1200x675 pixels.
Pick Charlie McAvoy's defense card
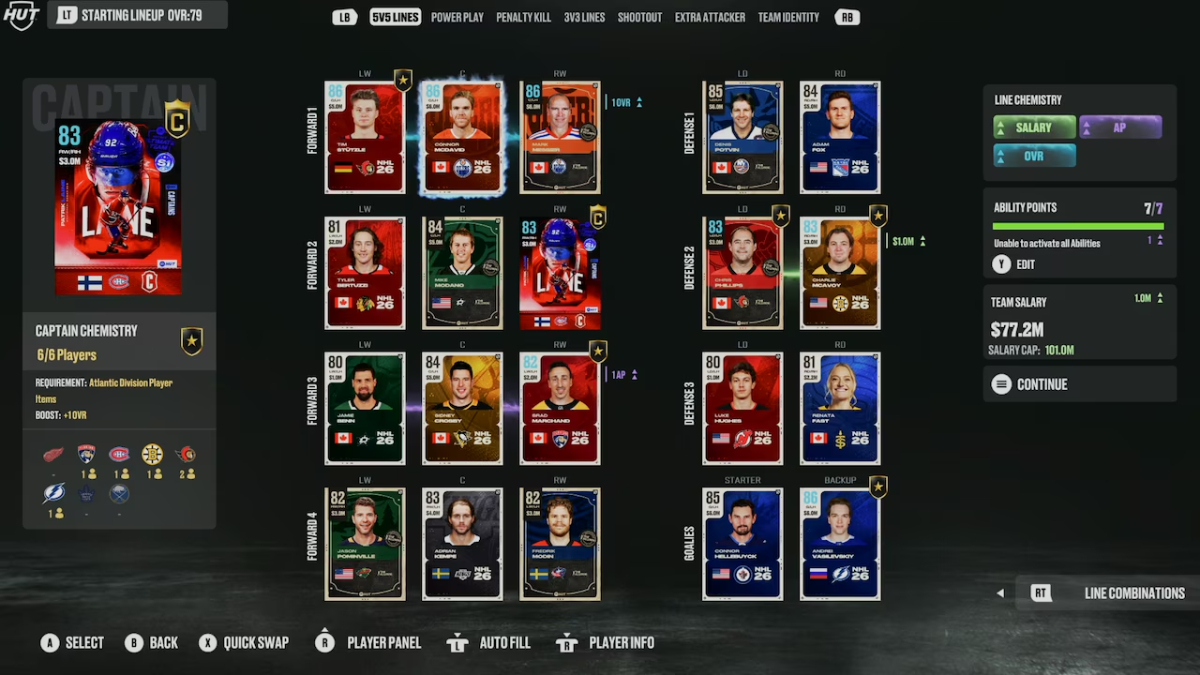point(840,273)
